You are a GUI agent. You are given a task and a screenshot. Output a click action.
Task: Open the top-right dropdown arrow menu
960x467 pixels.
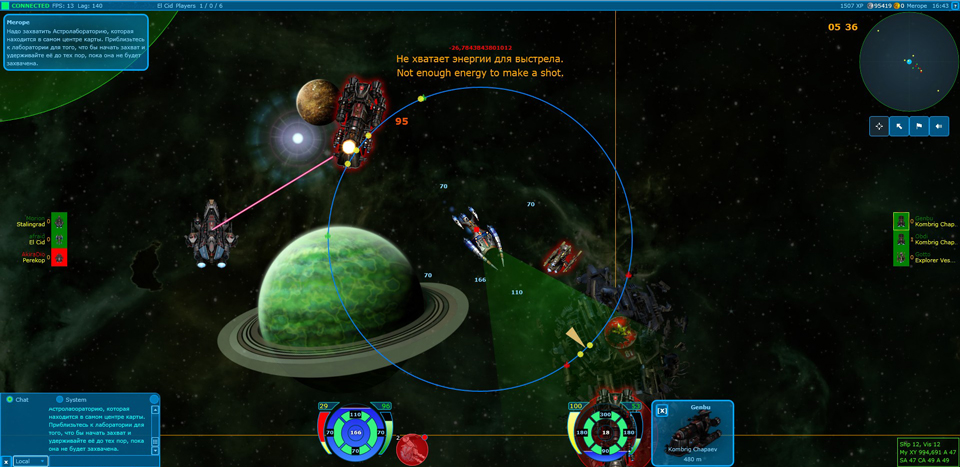coord(955,6)
